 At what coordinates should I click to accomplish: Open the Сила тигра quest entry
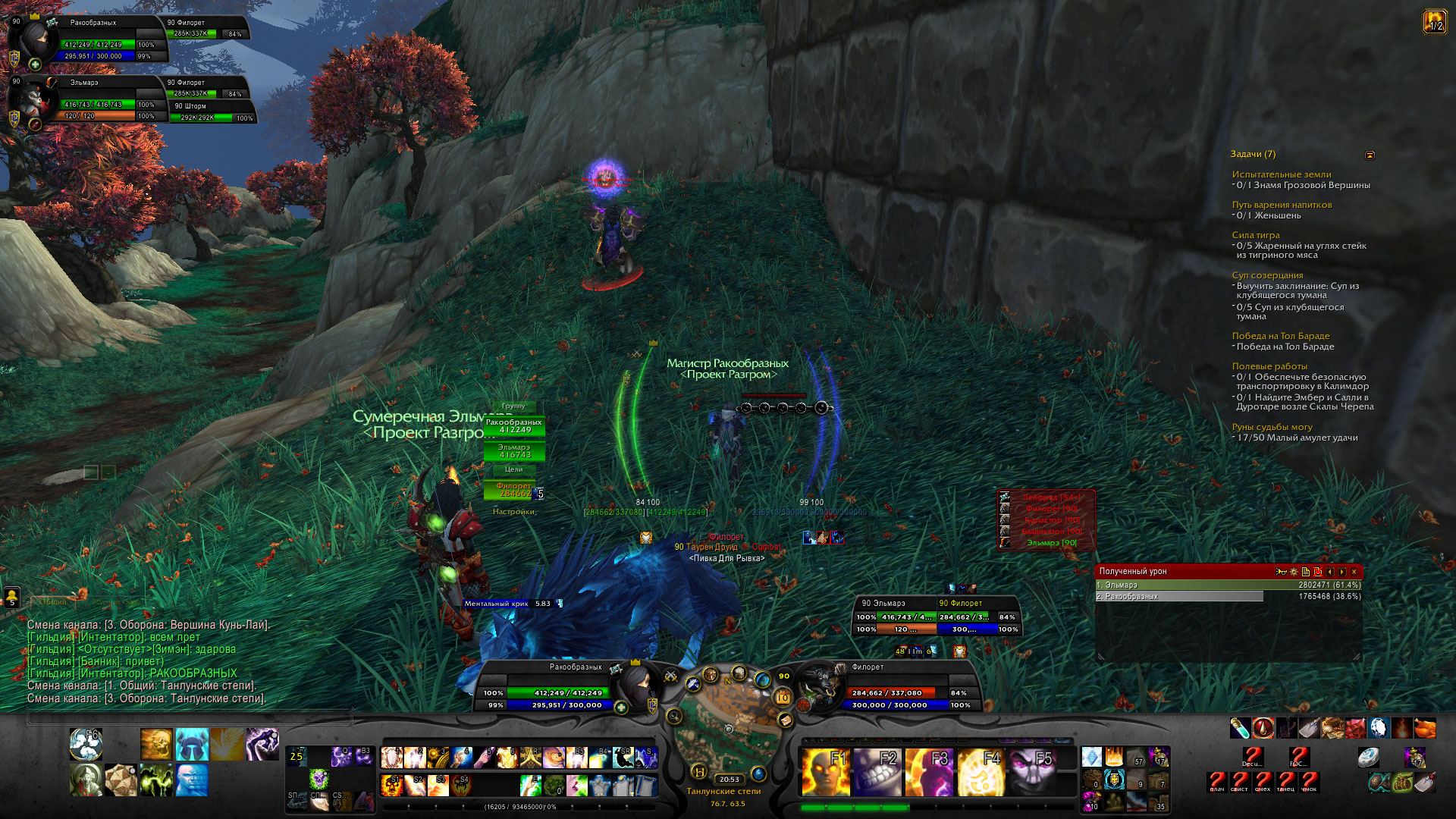[1256, 235]
